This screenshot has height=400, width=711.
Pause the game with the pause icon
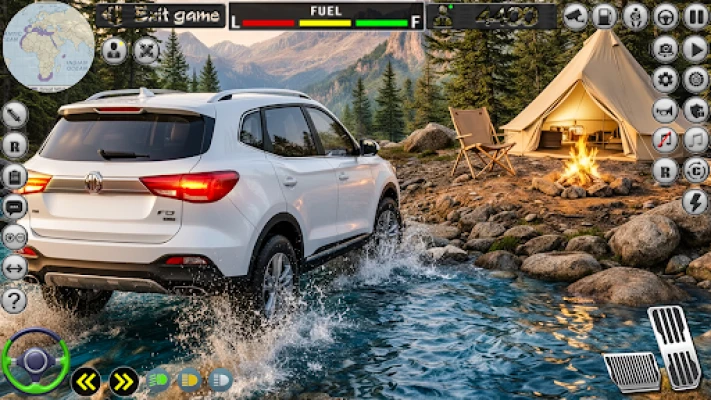coord(696,16)
